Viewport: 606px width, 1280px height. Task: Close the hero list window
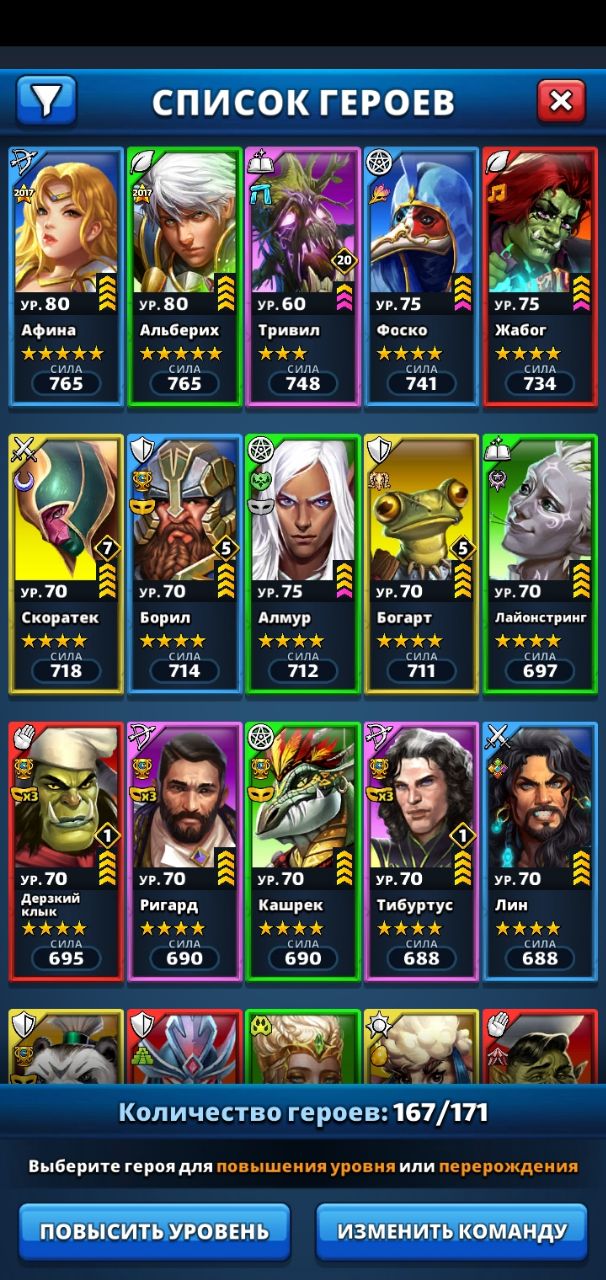(561, 100)
